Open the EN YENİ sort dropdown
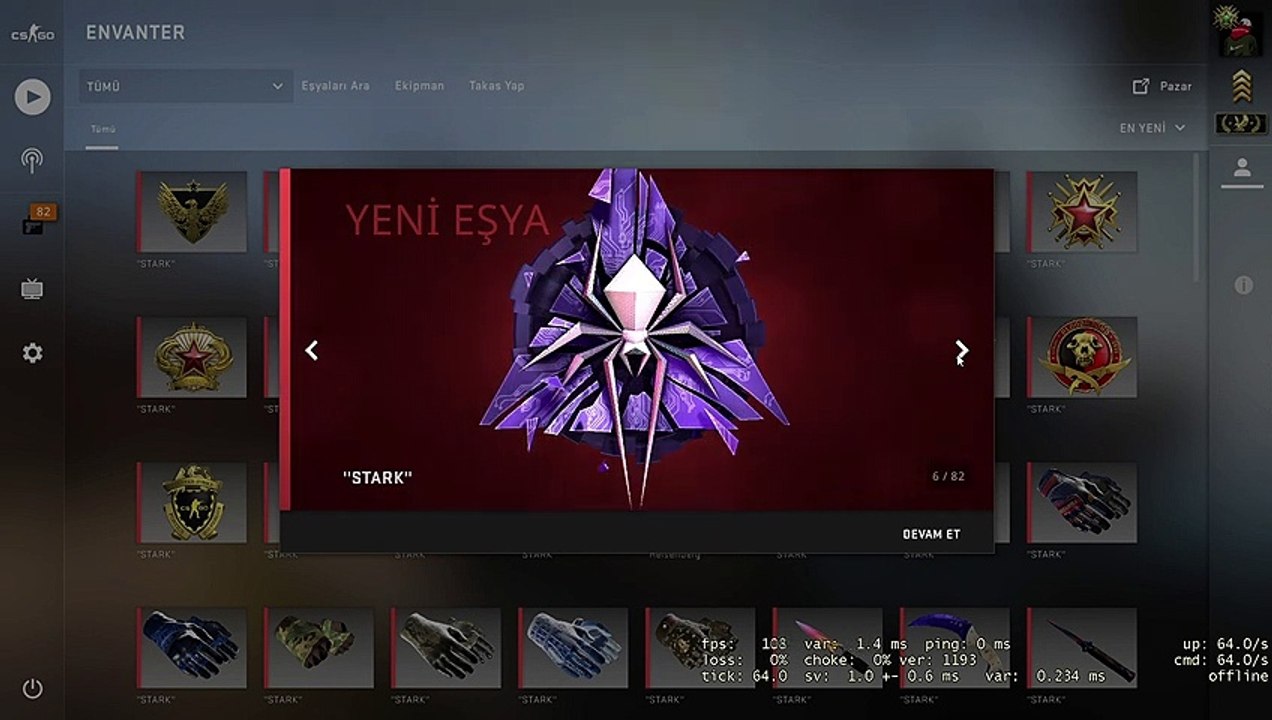This screenshot has height=720, width=1272. coord(1152,128)
